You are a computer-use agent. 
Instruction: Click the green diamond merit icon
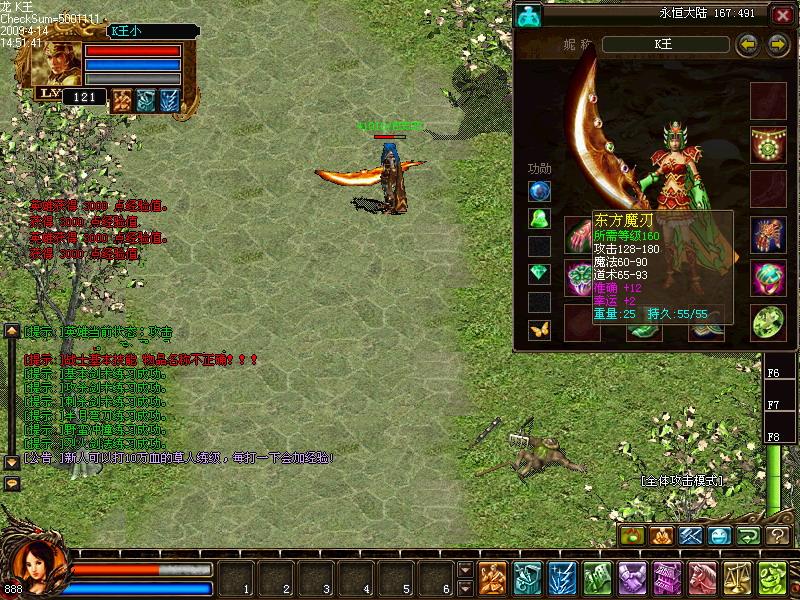tap(540, 274)
